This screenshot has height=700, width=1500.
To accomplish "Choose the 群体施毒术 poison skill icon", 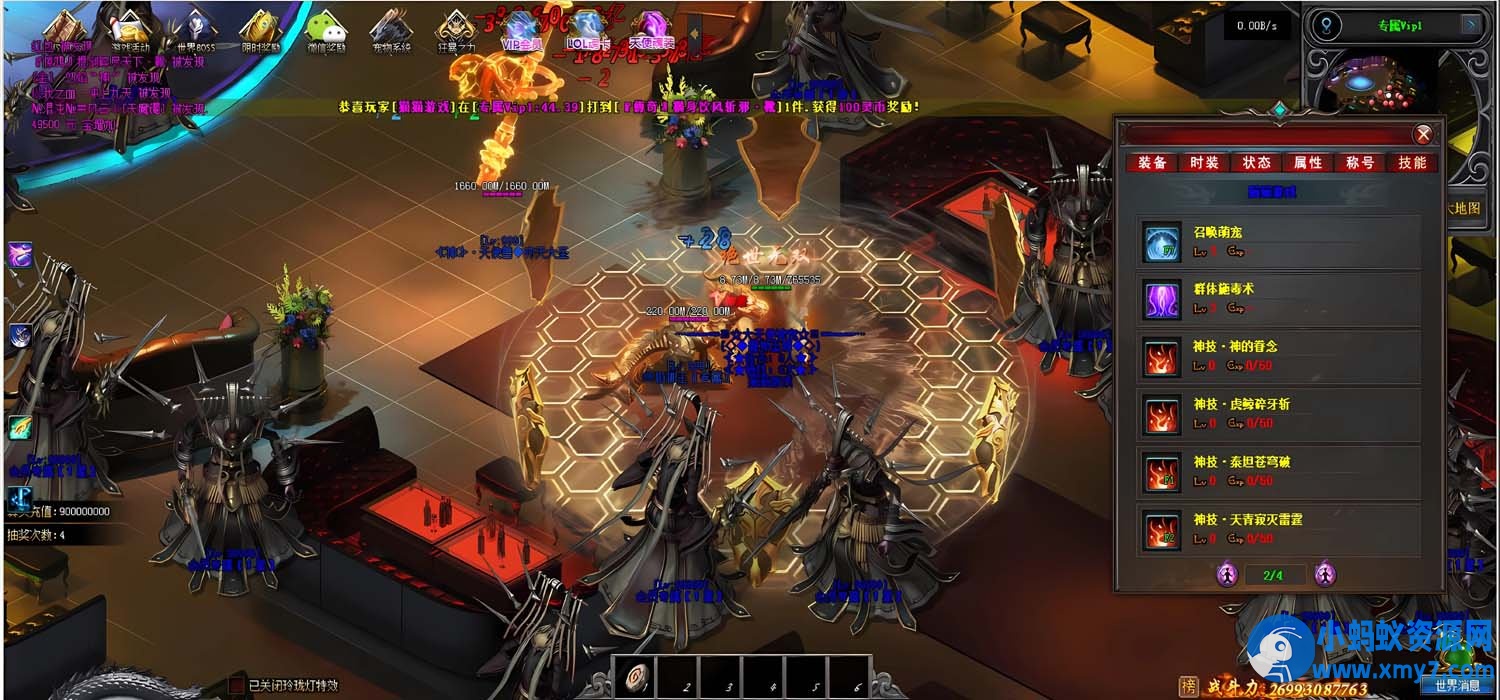I will click(1162, 299).
